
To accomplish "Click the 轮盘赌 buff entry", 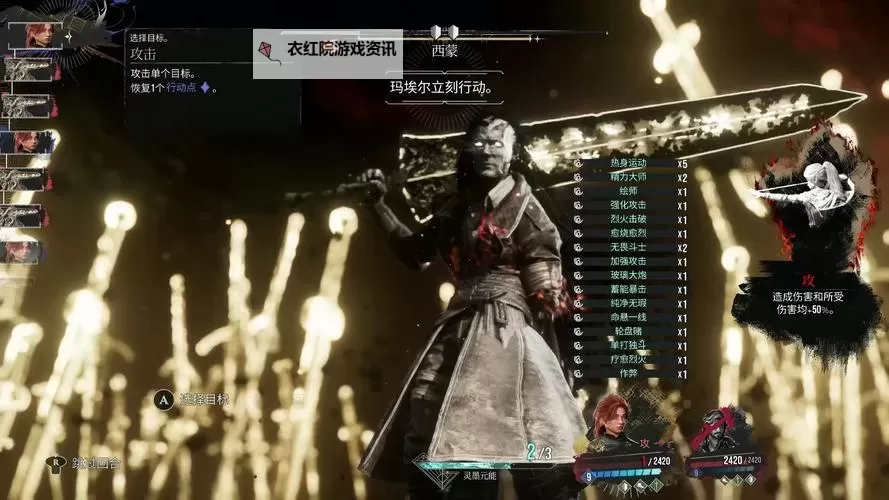I will (x=628, y=331).
